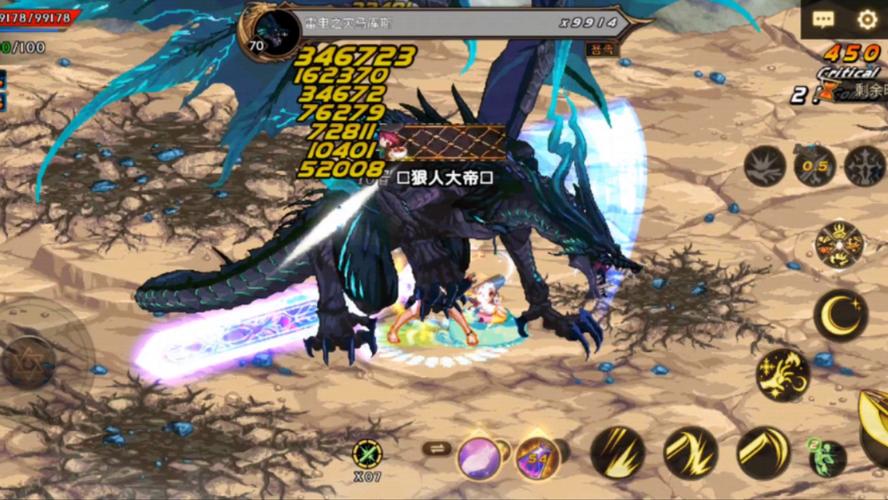Image resolution: width=888 pixels, height=500 pixels.
Task: Use the four-segment golden wheel skill
Action: [x=839, y=244]
